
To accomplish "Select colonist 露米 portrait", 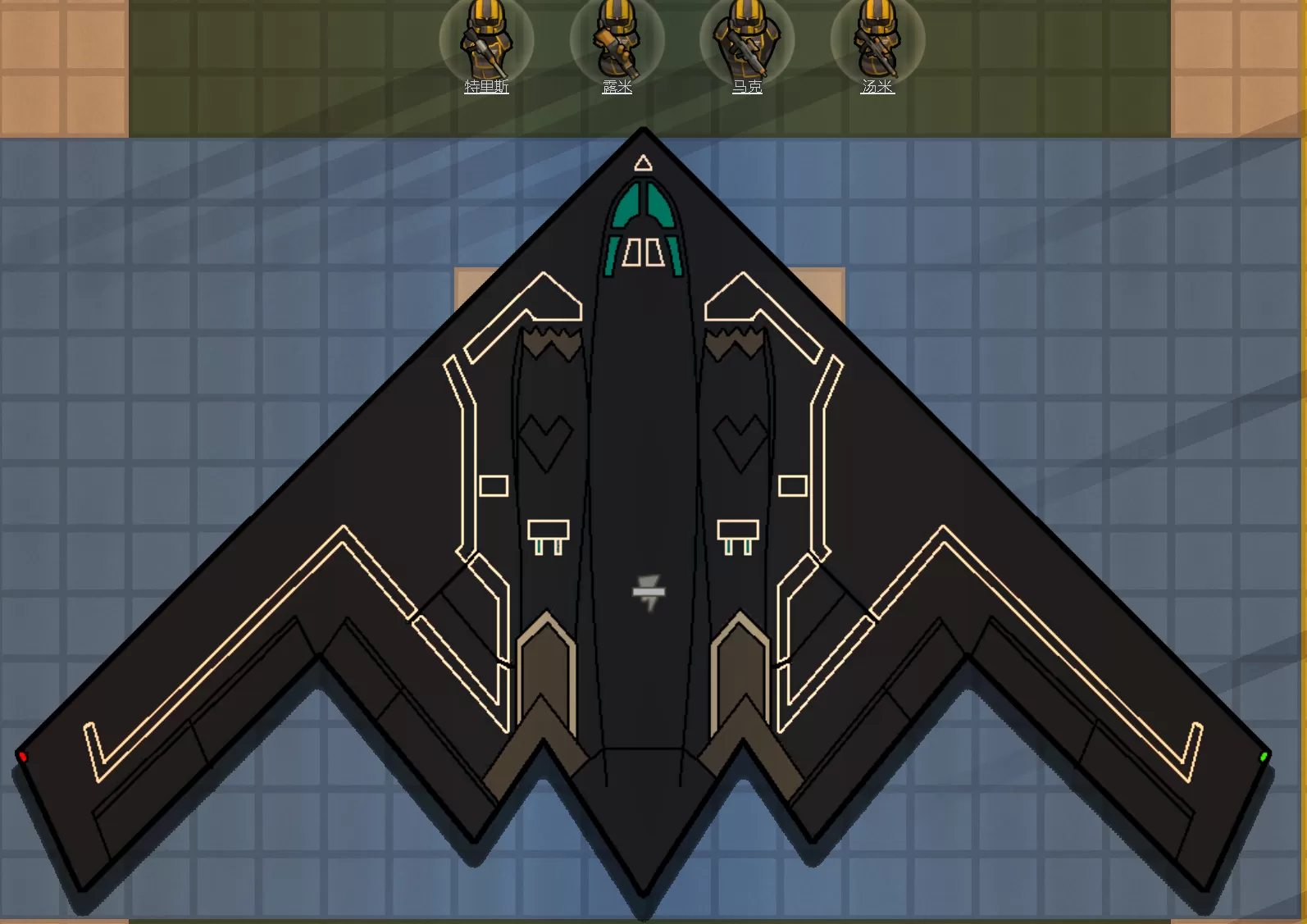I will [617, 39].
